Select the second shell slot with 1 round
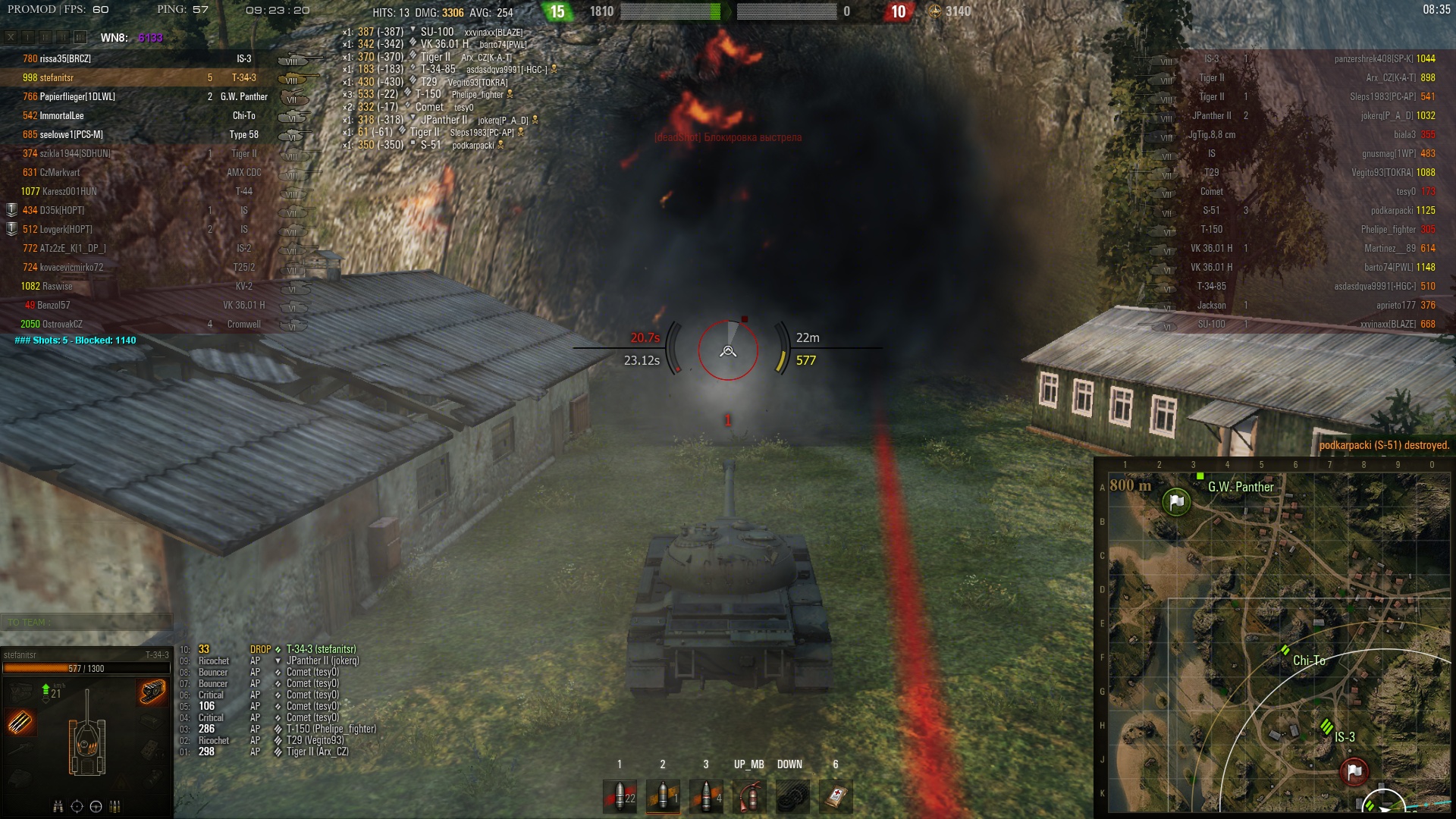The image size is (1456, 819). click(x=663, y=796)
